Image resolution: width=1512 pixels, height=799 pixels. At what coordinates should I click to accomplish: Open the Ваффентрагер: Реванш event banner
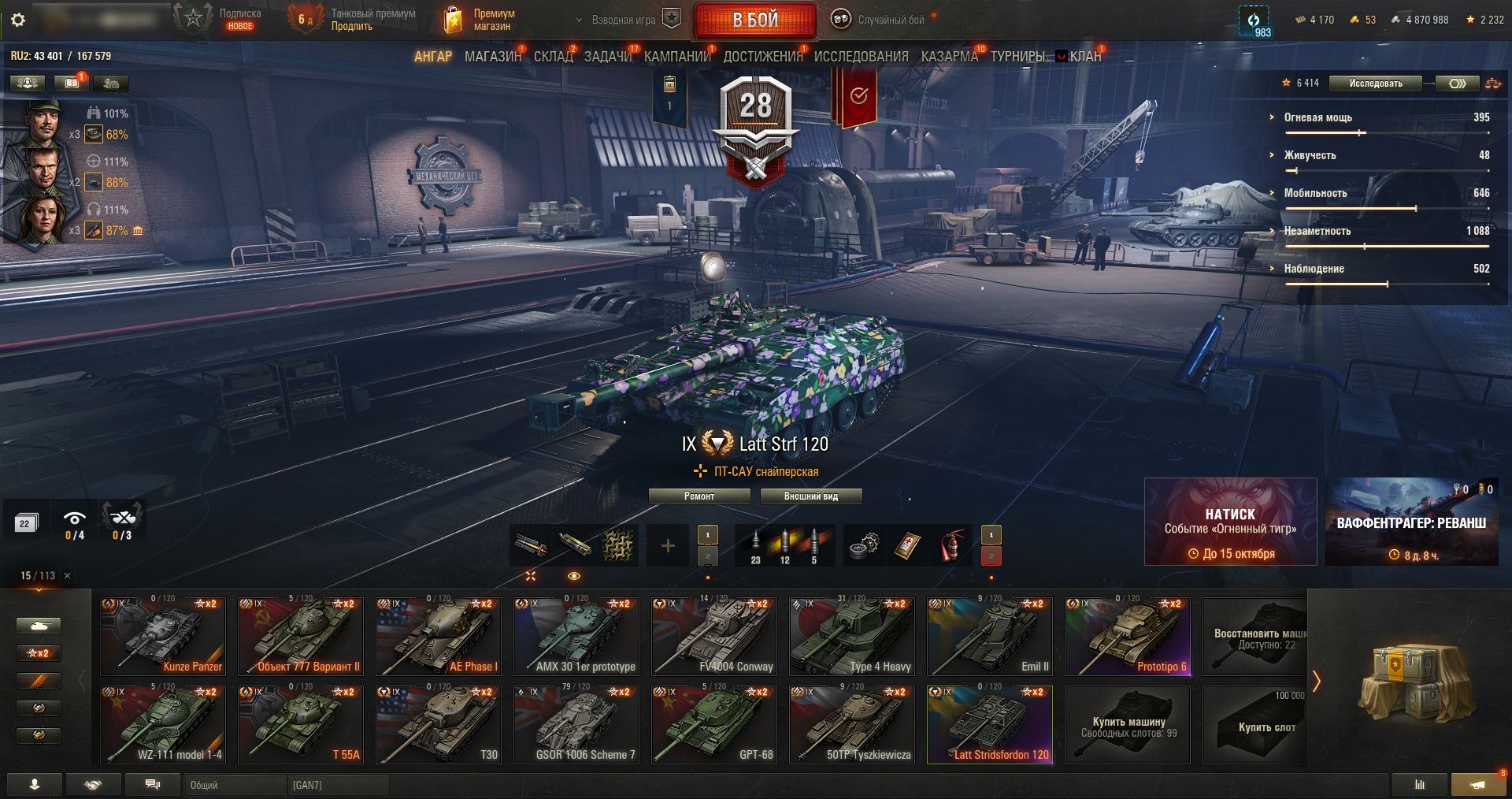point(1411,522)
